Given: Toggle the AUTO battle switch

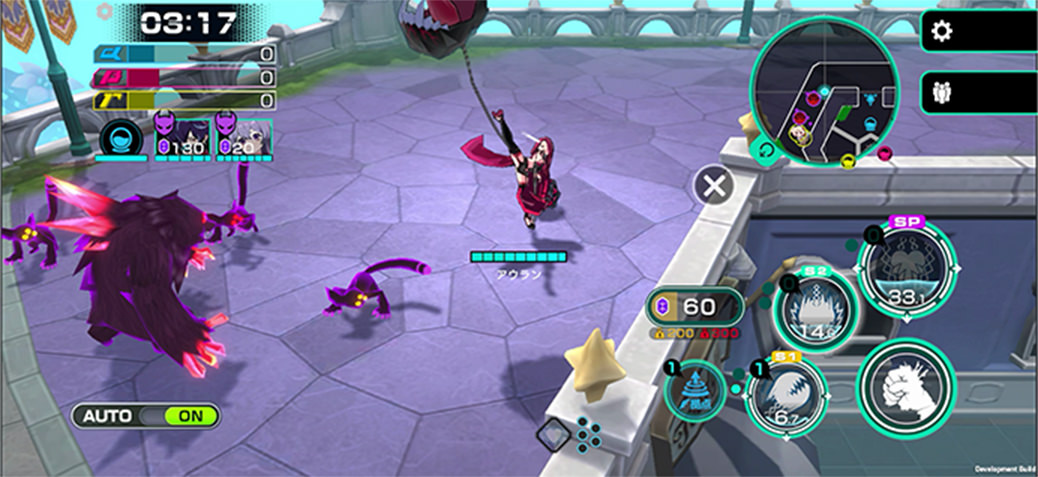Looking at the screenshot, I should [145, 415].
